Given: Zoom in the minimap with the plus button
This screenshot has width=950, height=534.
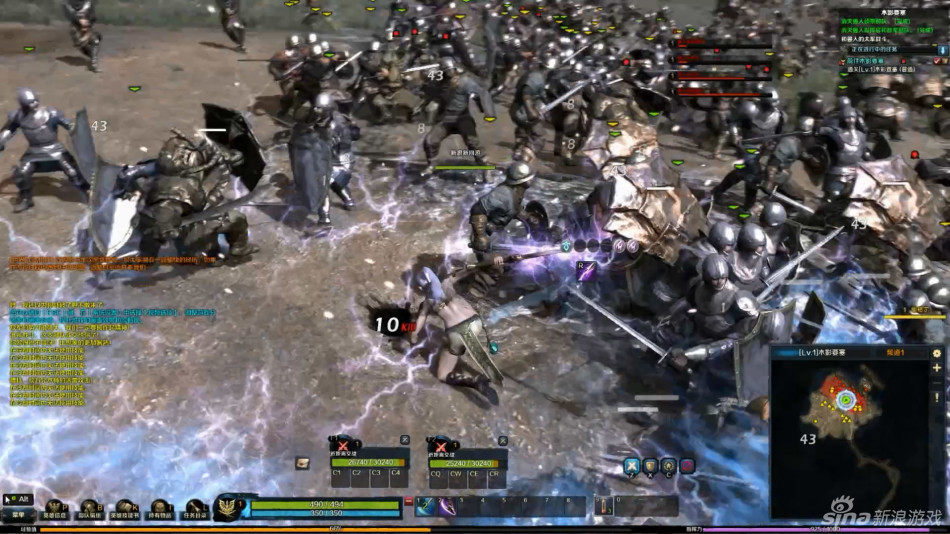Looking at the screenshot, I should (937, 370).
